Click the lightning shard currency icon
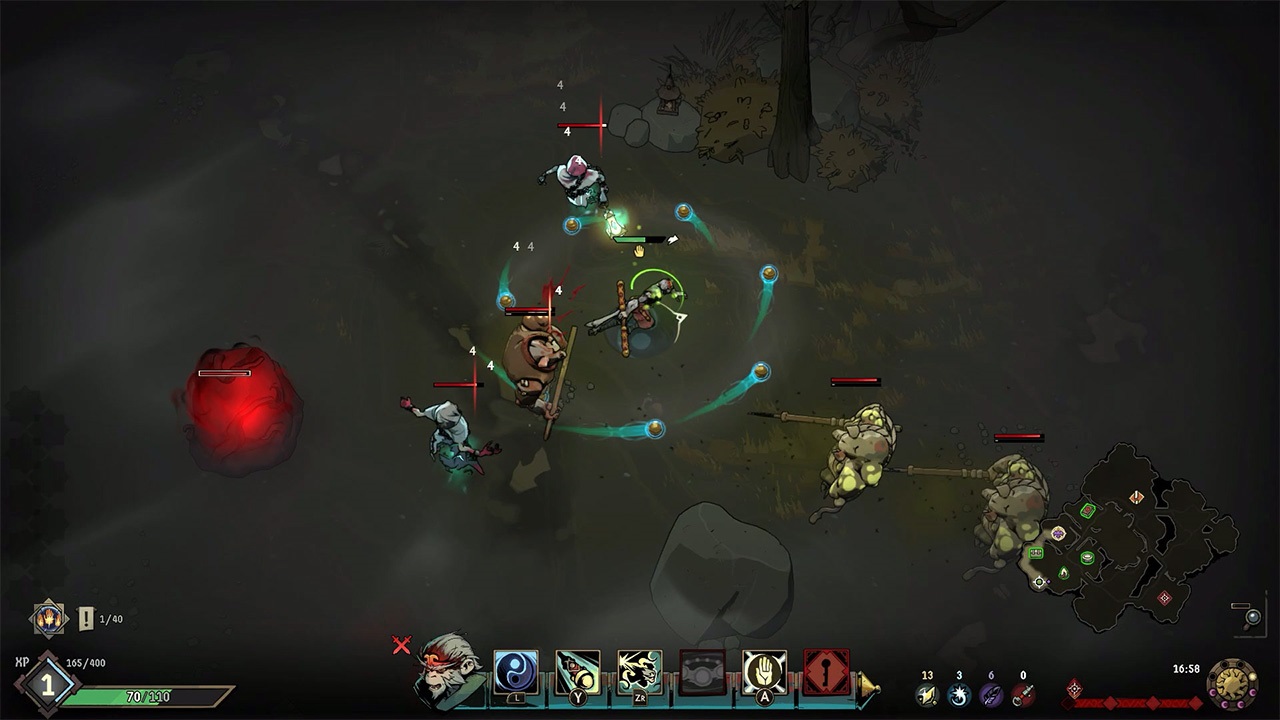 pos(925,692)
